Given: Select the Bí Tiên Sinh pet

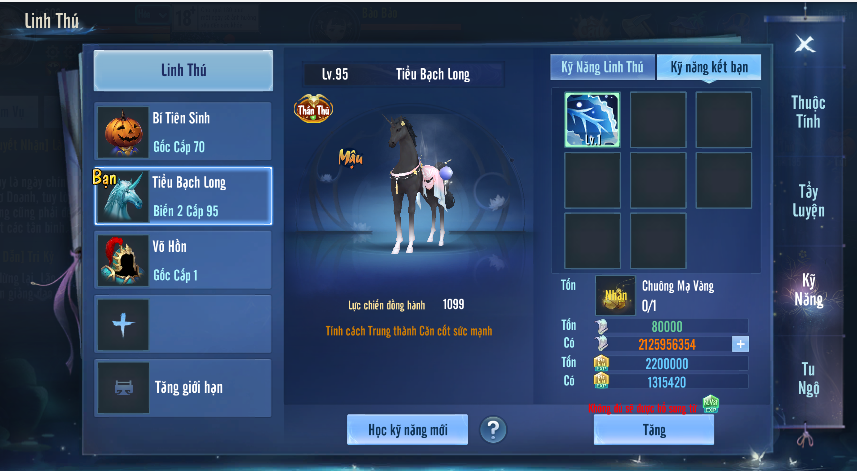Looking at the screenshot, I should click(183, 131).
